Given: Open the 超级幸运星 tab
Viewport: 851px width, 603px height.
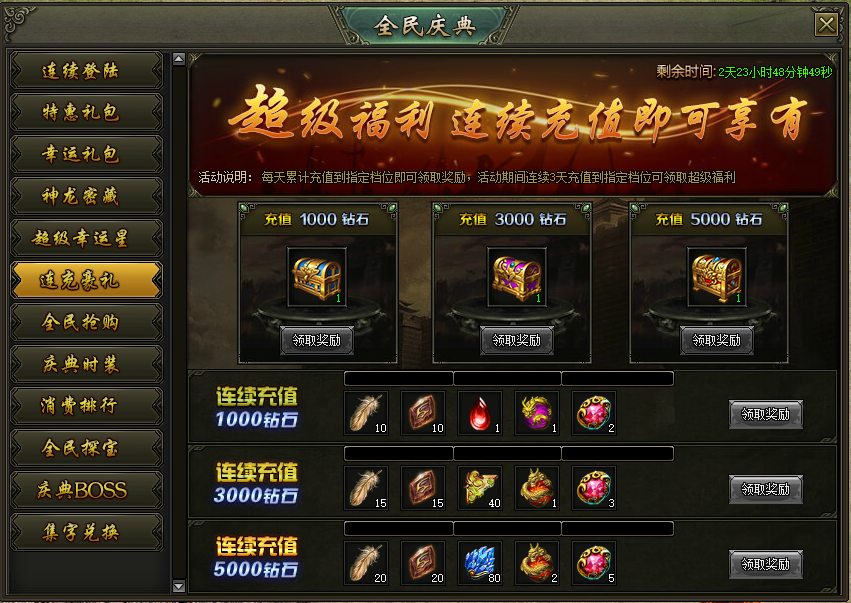Looking at the screenshot, I should 86,238.
